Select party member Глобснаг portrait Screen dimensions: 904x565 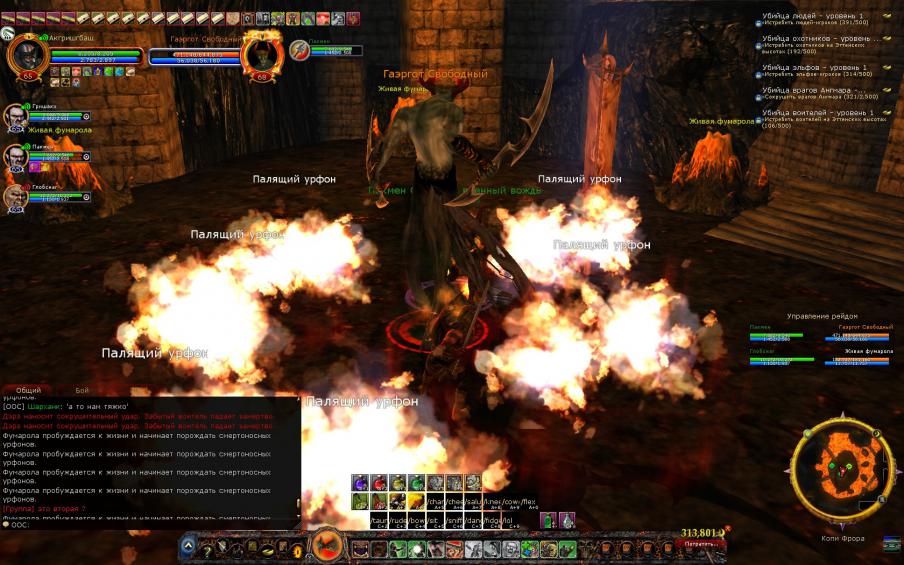pyautogui.click(x=15, y=197)
